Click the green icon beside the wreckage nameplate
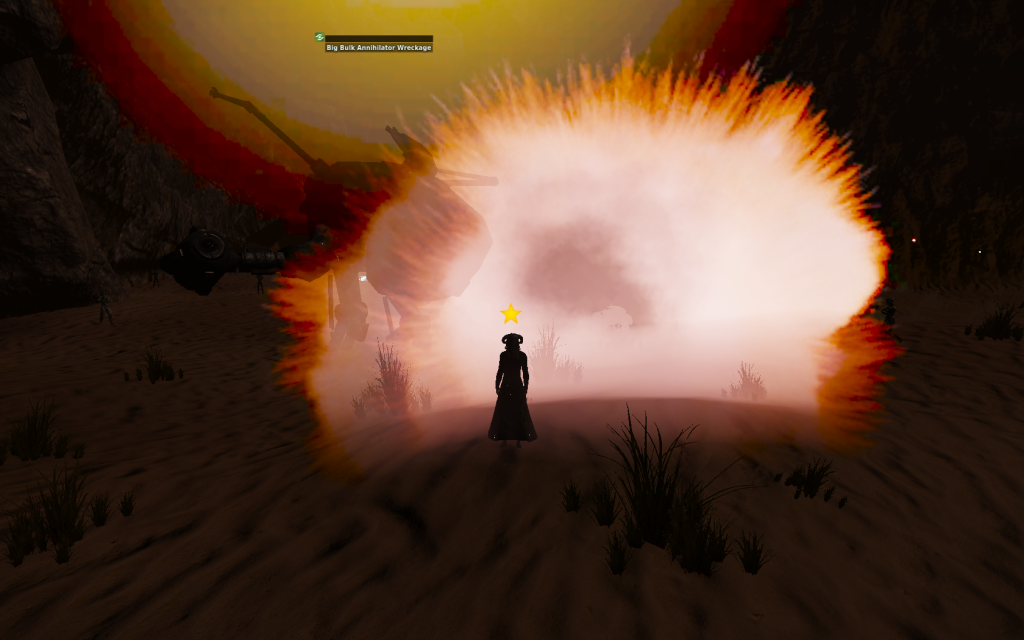Image resolution: width=1024 pixels, height=640 pixels. click(x=320, y=37)
